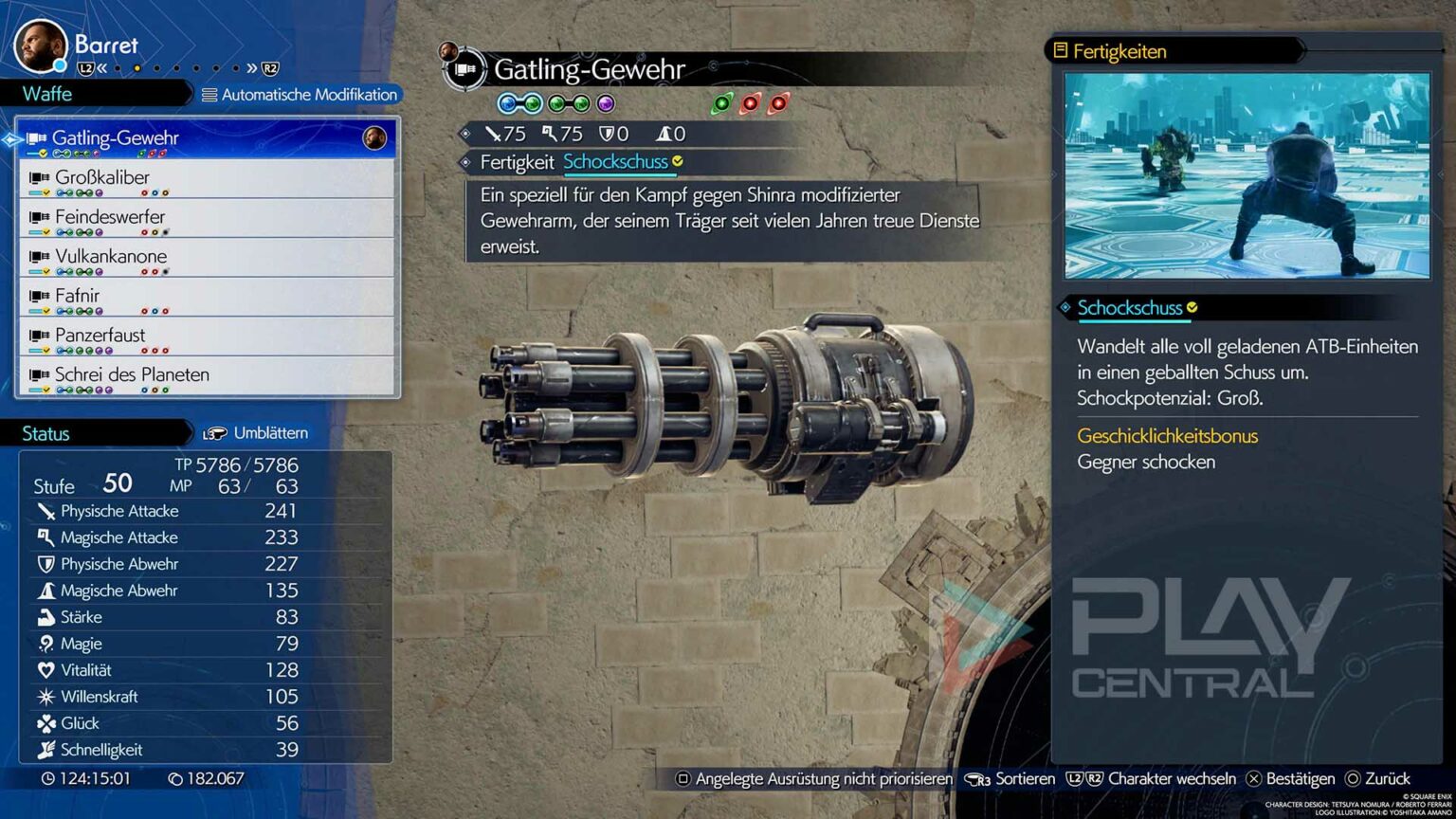Click the checkmark next to Fertigkeit Schockschuss

tap(677, 162)
